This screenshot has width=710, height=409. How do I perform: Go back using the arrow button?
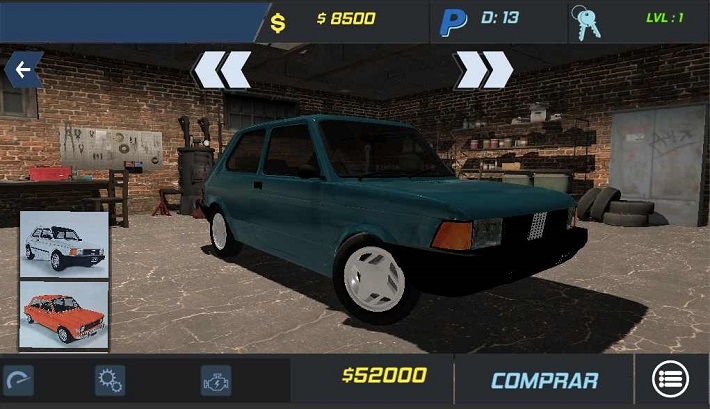[x=21, y=70]
